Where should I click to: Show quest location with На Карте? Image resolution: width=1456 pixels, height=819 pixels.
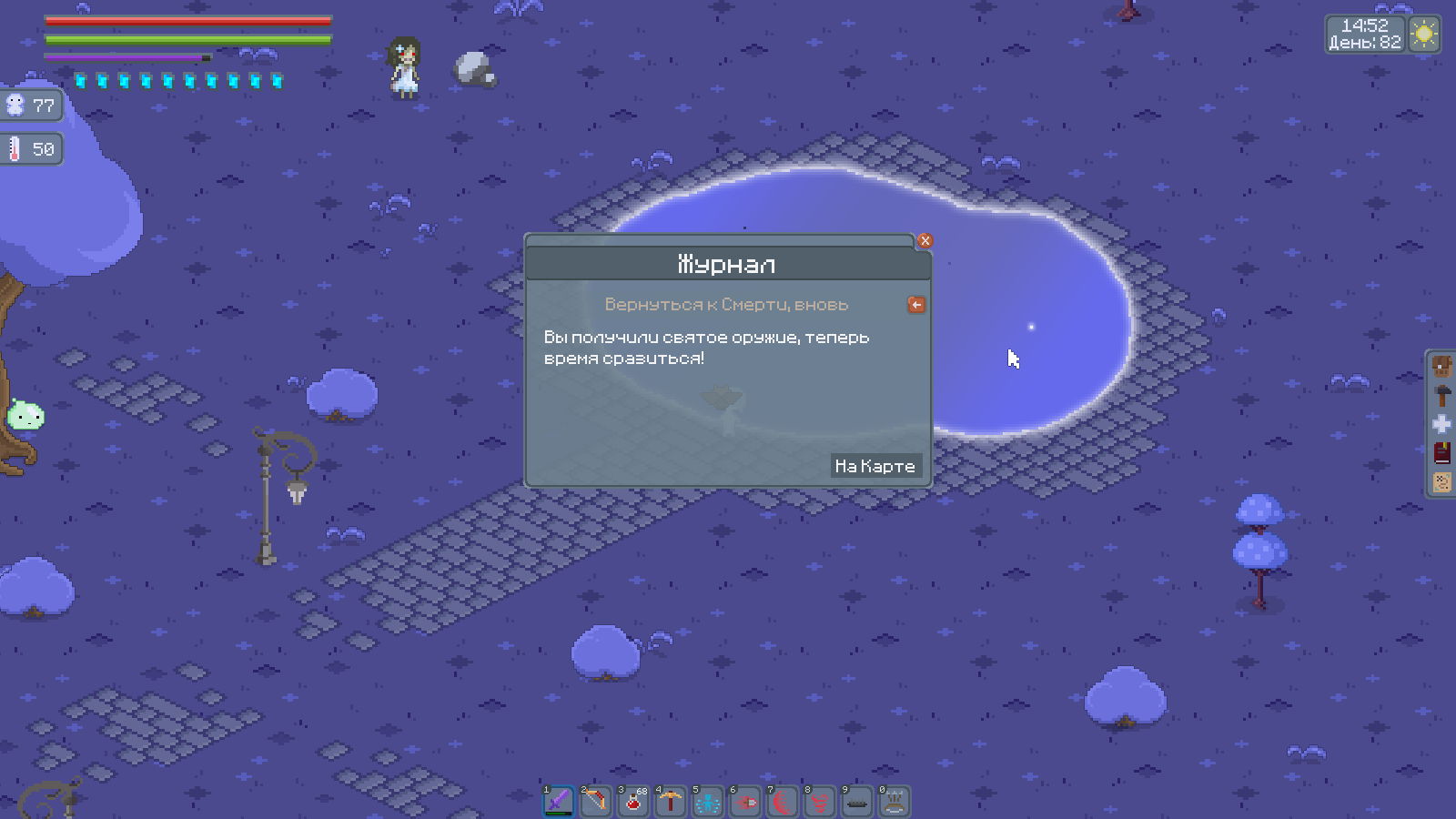coord(875,466)
